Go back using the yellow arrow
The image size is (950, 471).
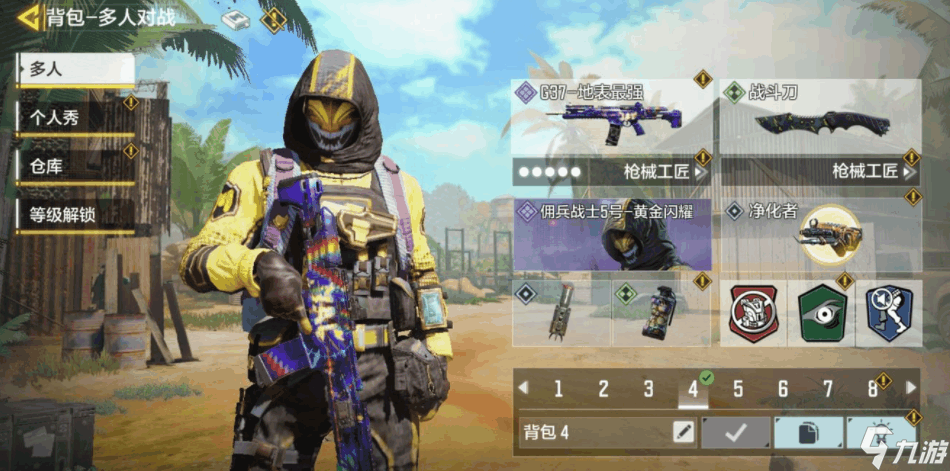pyautogui.click(x=29, y=17)
